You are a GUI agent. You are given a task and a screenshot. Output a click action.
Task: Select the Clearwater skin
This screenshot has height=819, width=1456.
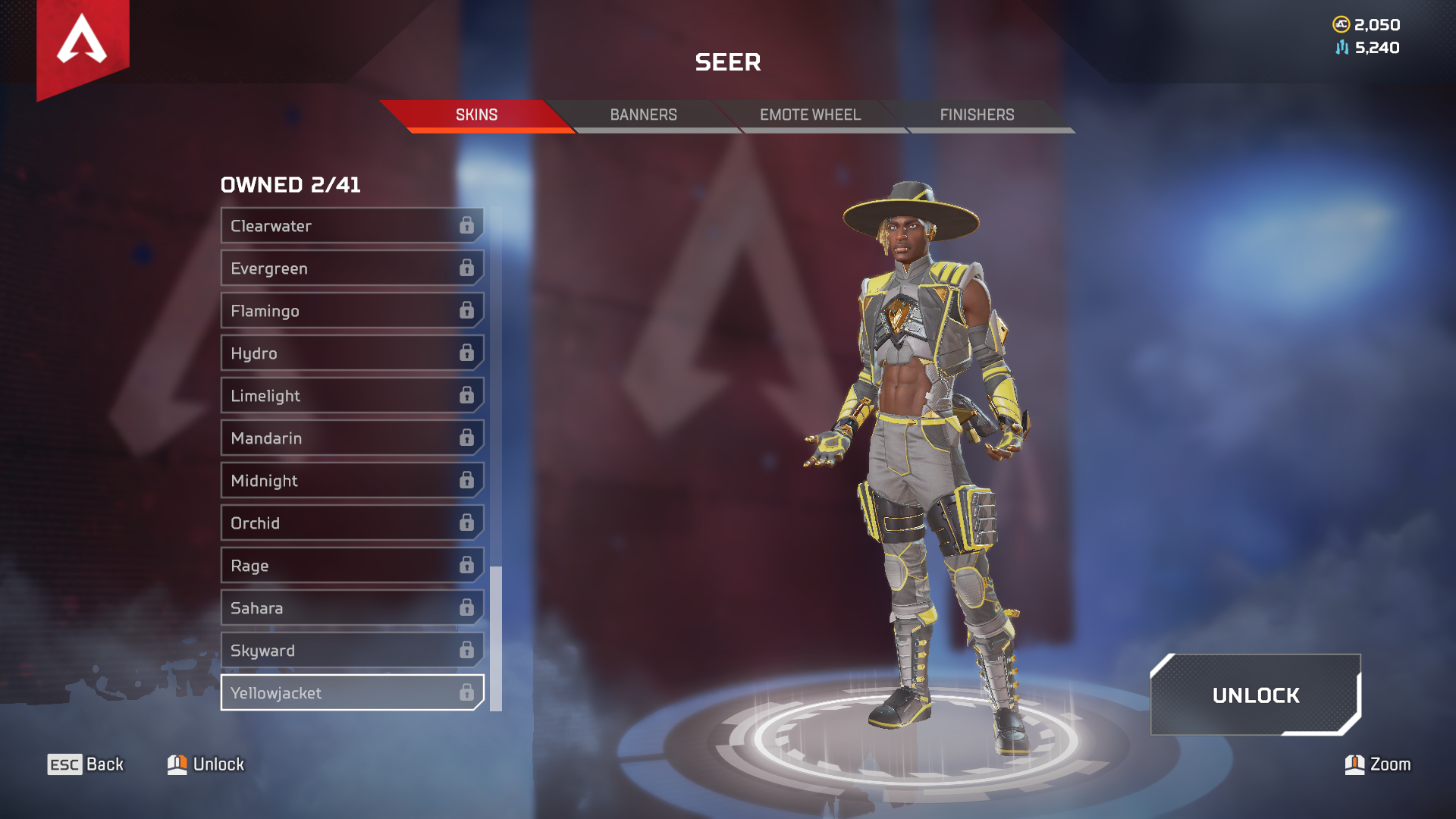(x=341, y=225)
